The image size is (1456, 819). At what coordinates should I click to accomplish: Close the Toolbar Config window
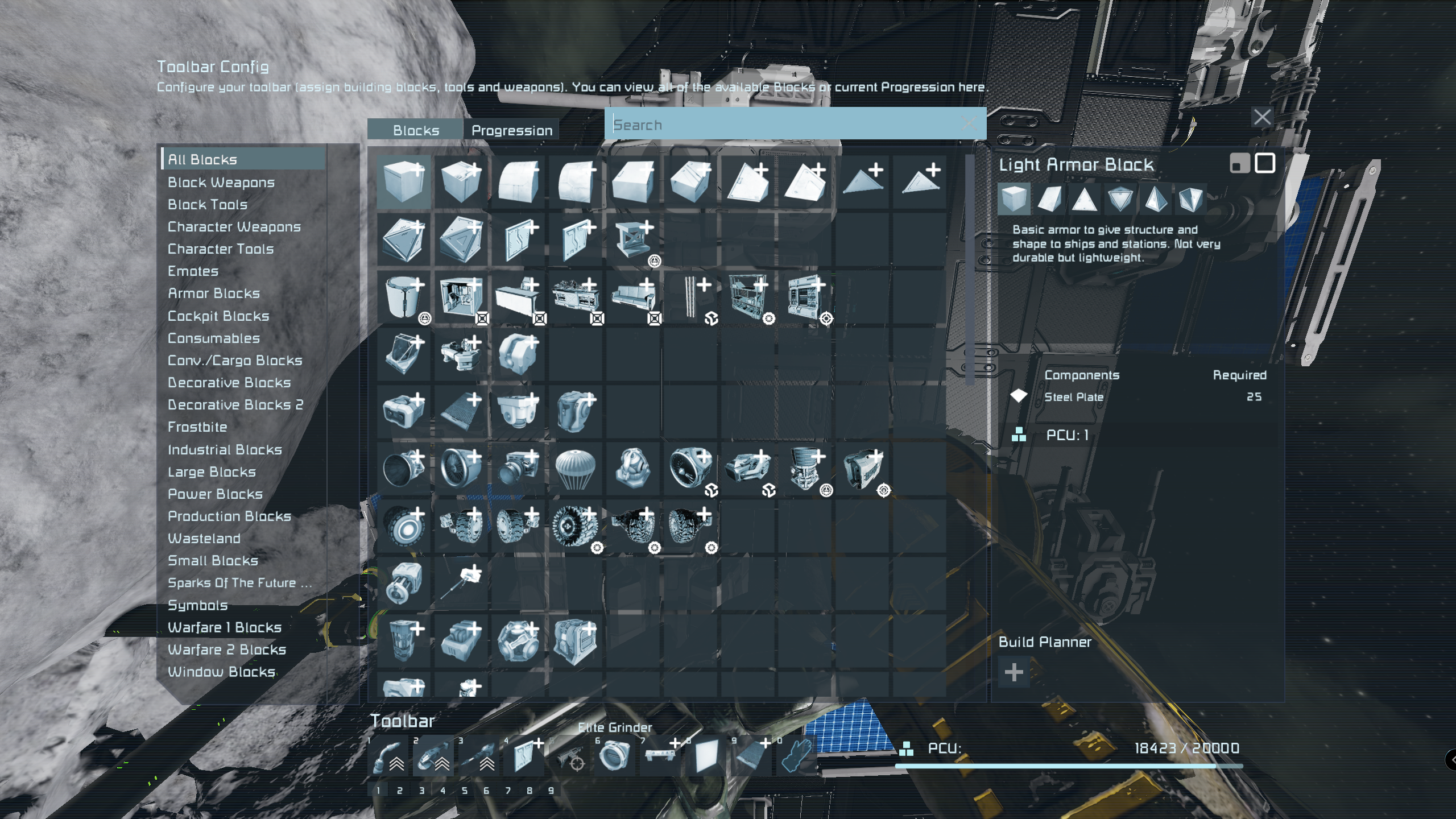coord(1262,117)
